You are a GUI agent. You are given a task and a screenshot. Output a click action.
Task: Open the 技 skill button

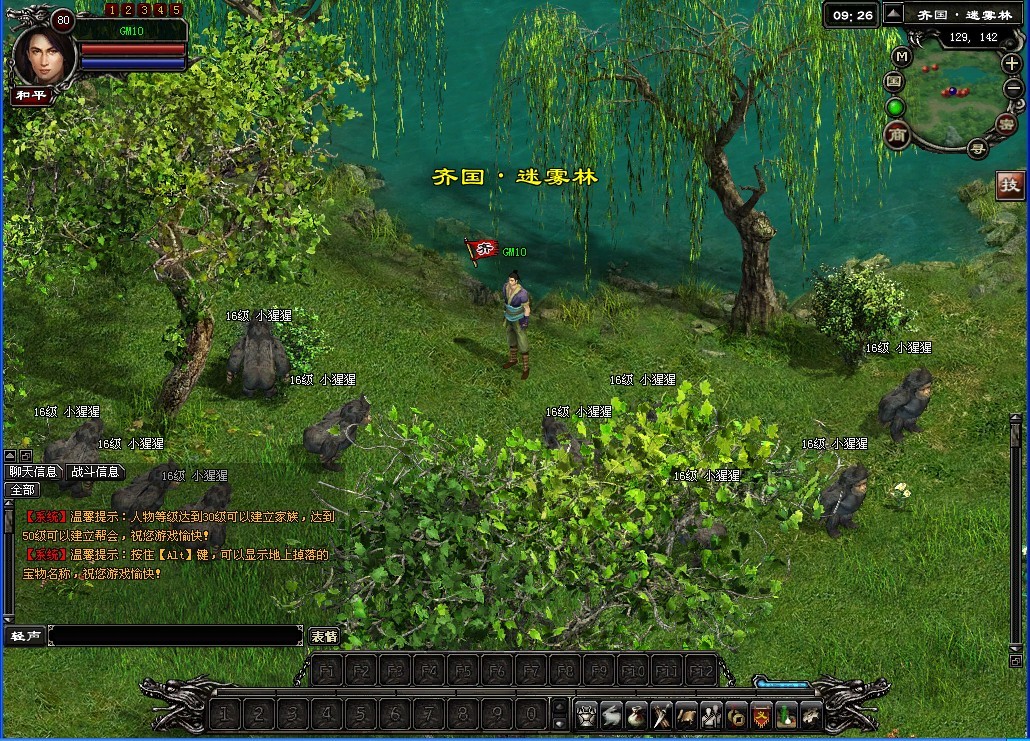coord(1011,185)
